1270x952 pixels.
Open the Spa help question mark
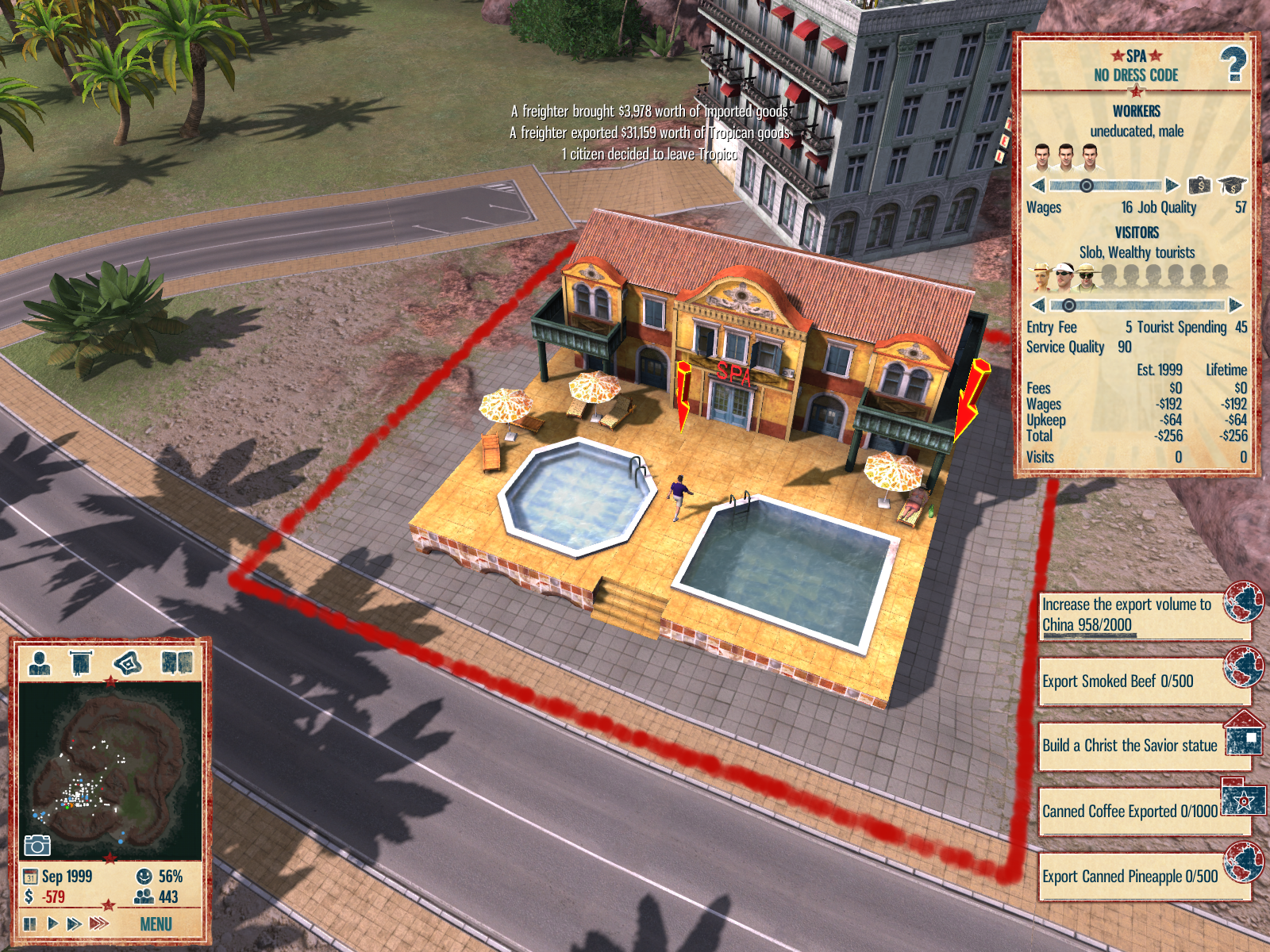(1233, 65)
